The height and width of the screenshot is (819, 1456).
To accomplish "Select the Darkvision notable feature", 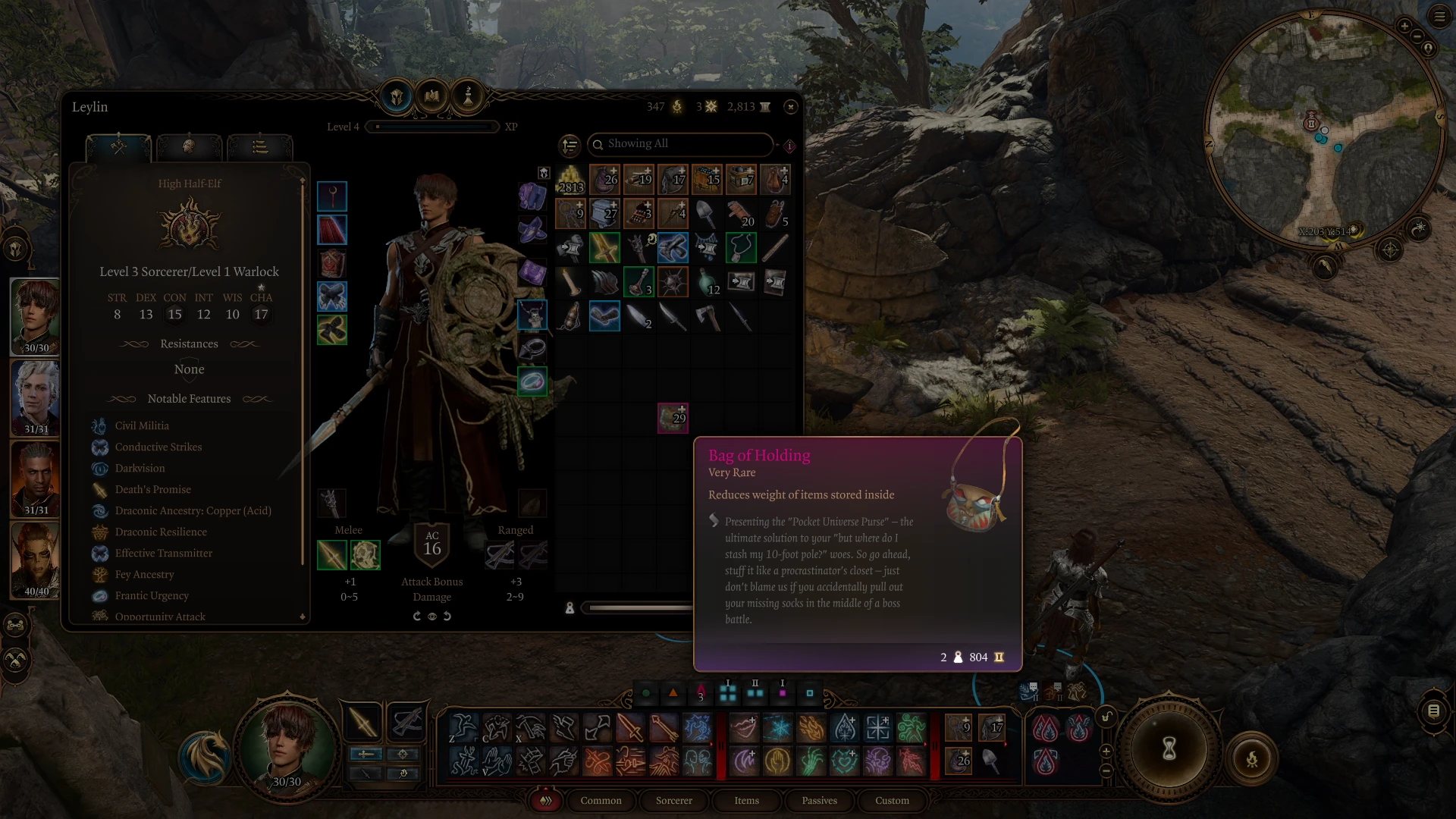I will pos(140,469).
